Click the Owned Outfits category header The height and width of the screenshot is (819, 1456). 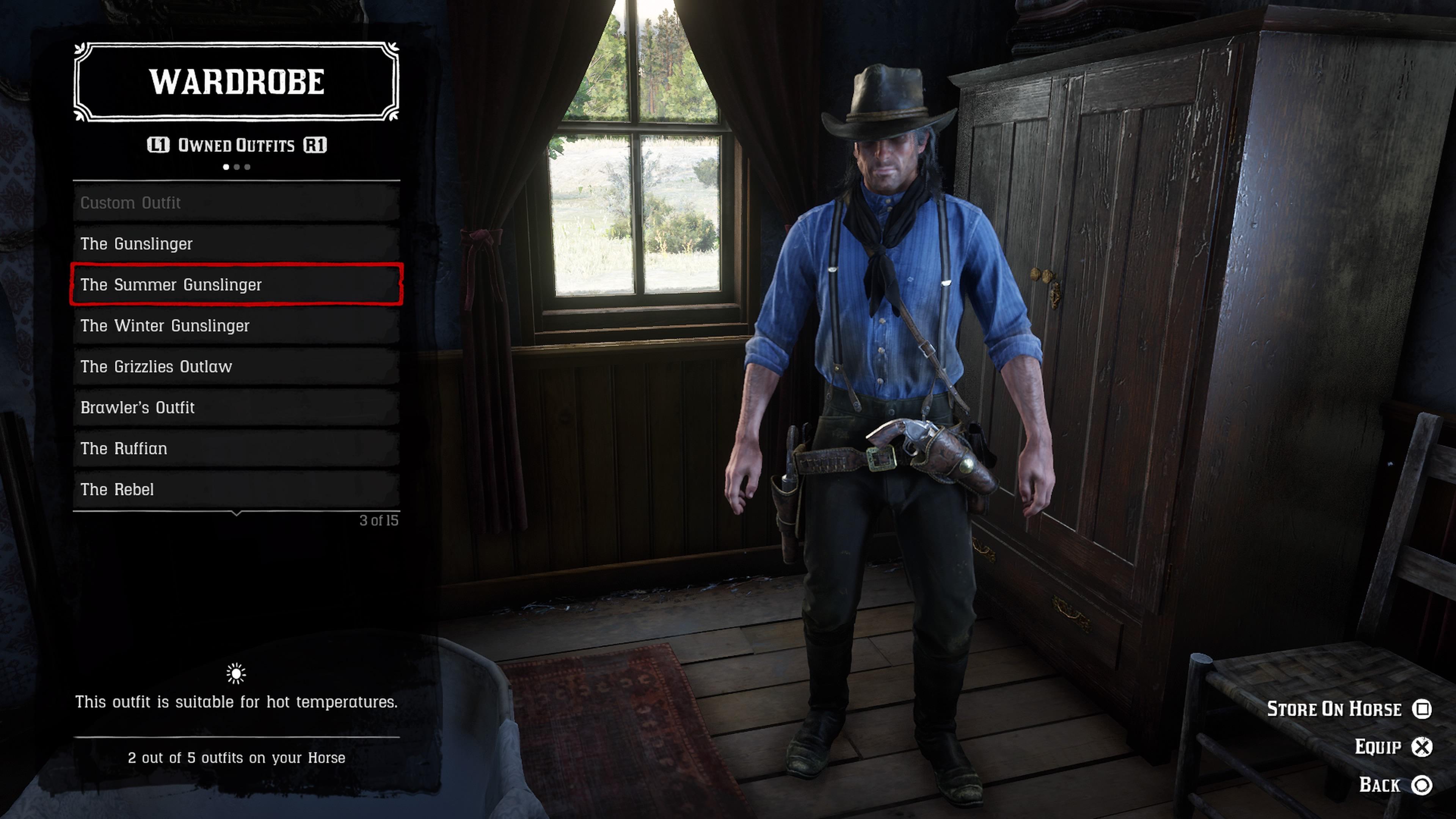[236, 145]
